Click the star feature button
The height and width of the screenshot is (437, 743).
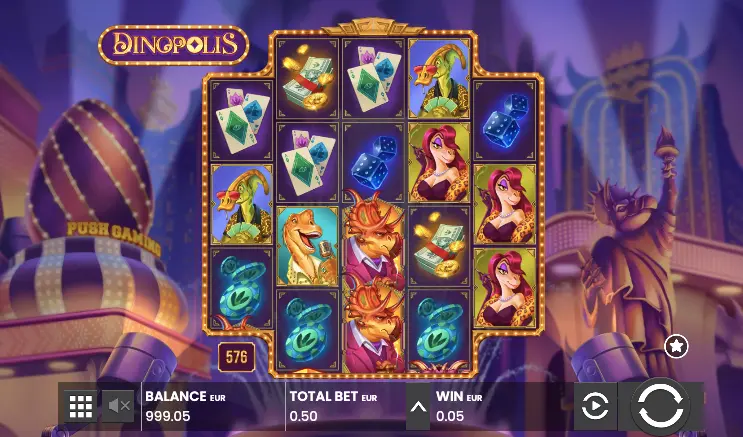677,346
